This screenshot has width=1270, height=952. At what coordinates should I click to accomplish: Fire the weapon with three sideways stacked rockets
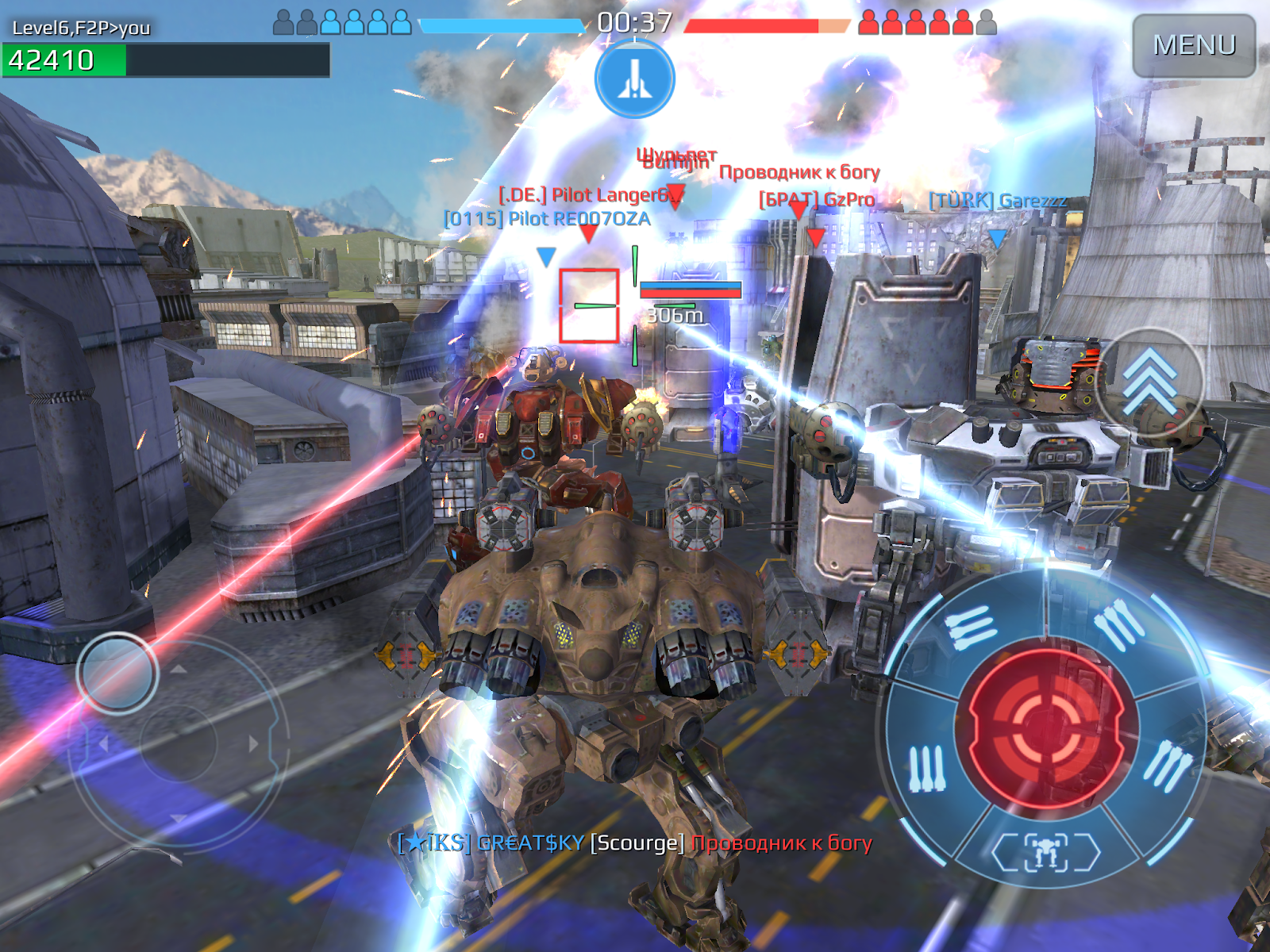(970, 627)
